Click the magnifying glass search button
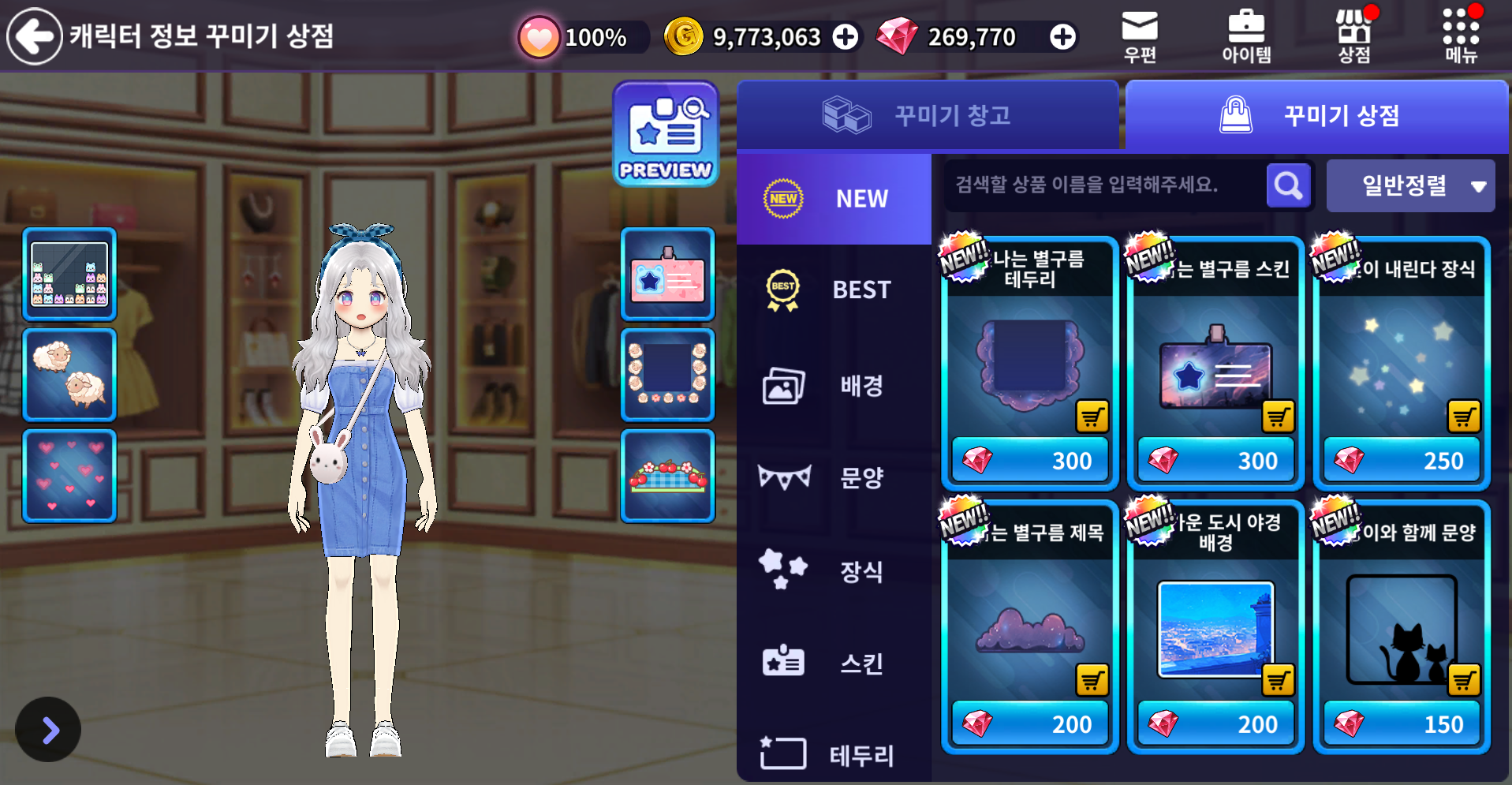The image size is (1512, 785). click(x=1288, y=186)
